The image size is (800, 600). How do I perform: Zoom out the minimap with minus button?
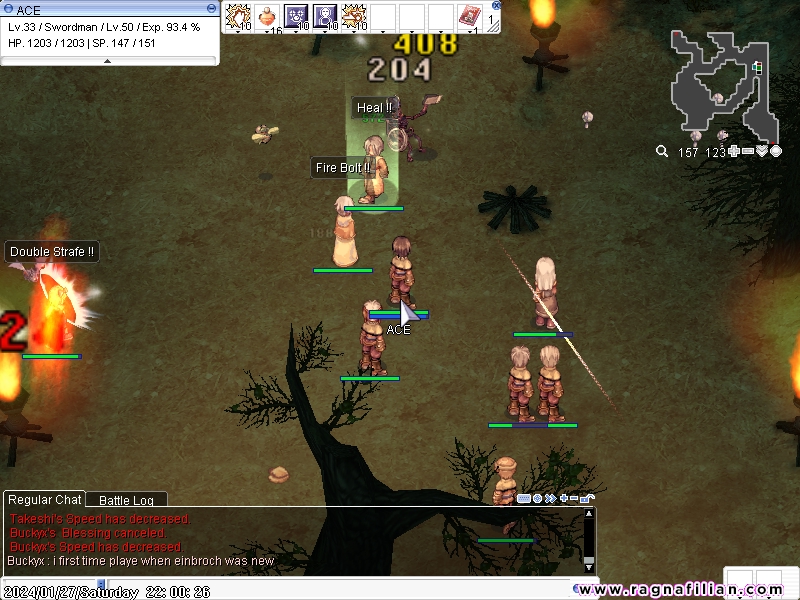click(748, 152)
